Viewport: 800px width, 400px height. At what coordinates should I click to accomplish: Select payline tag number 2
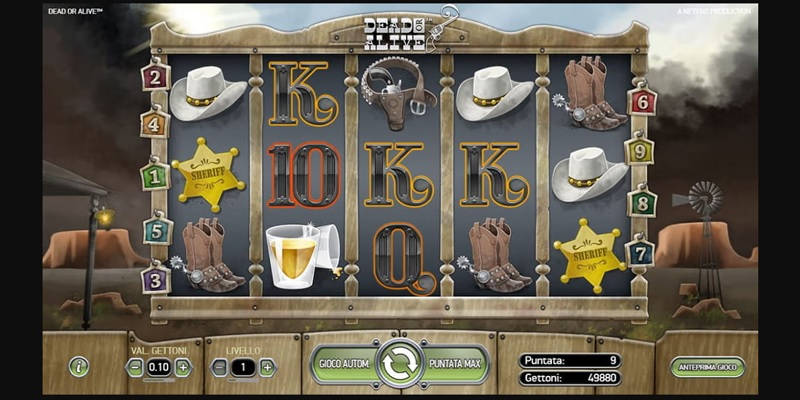155,77
